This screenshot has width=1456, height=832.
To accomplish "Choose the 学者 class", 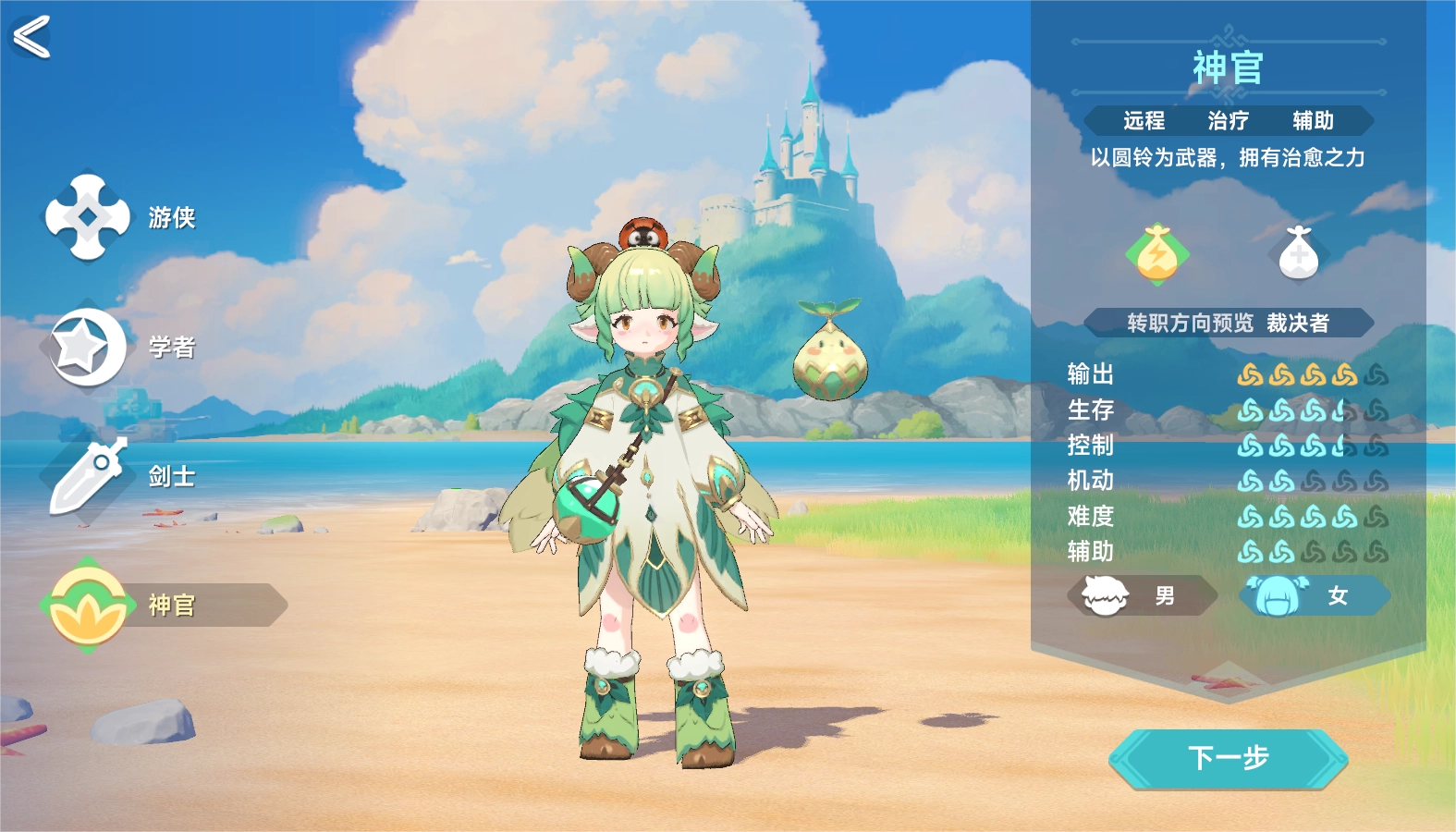I will (x=89, y=347).
